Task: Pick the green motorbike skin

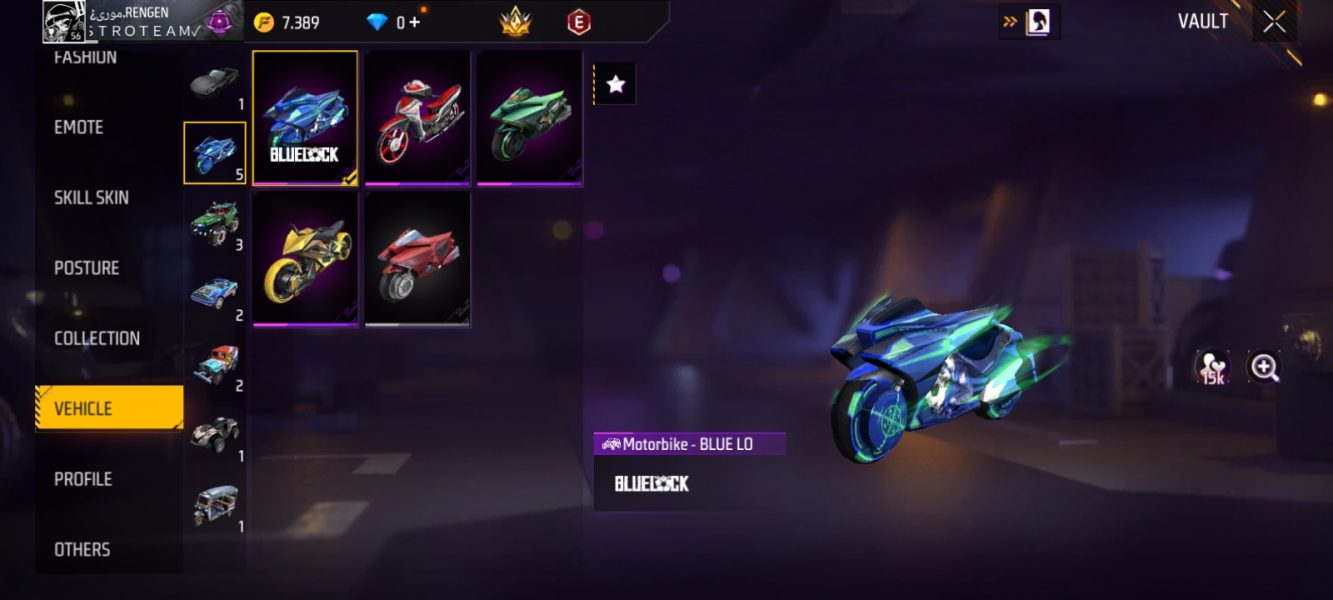Action: click(529, 118)
